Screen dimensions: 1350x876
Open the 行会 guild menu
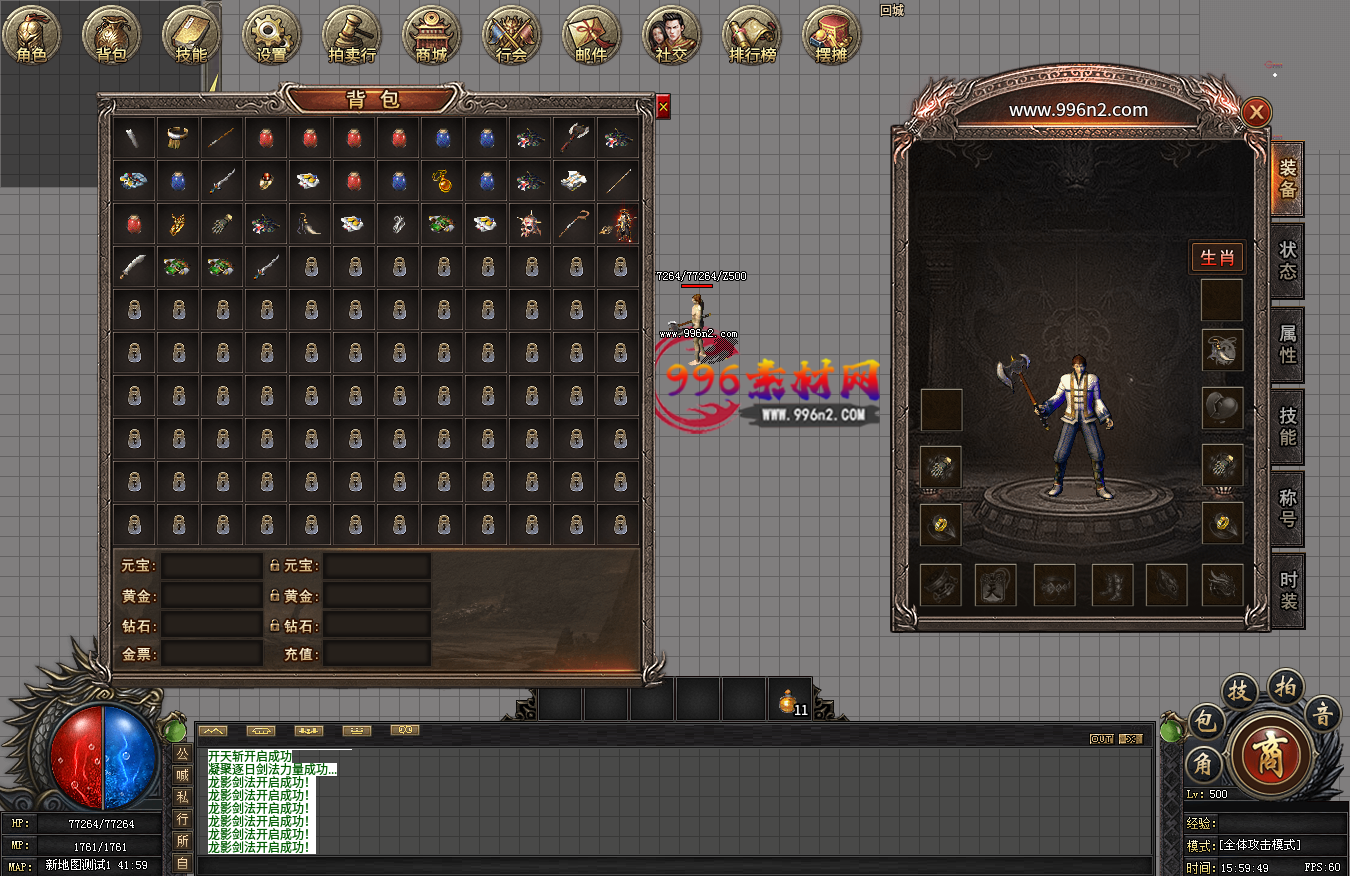click(511, 36)
